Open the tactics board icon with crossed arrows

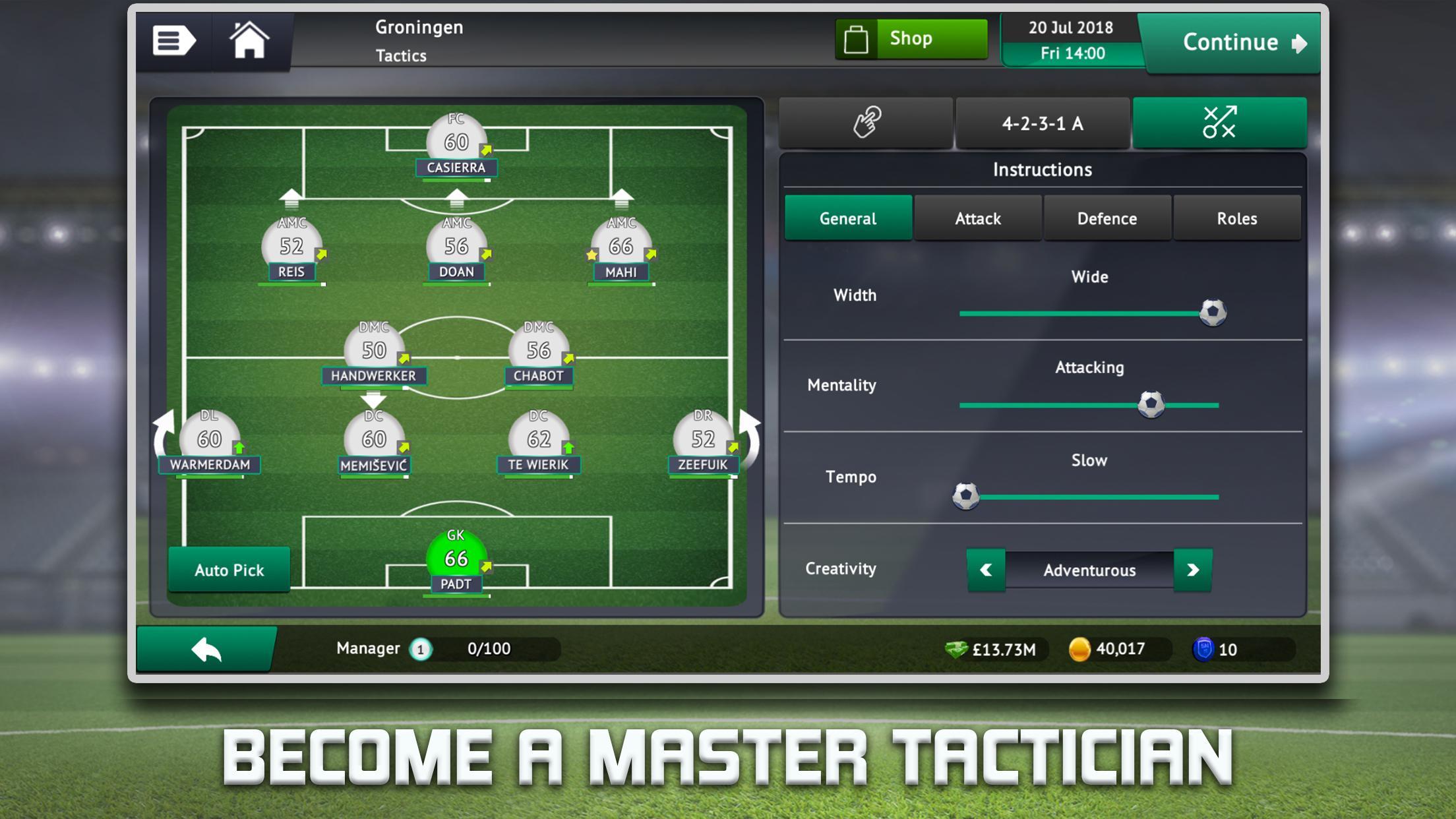point(1221,123)
